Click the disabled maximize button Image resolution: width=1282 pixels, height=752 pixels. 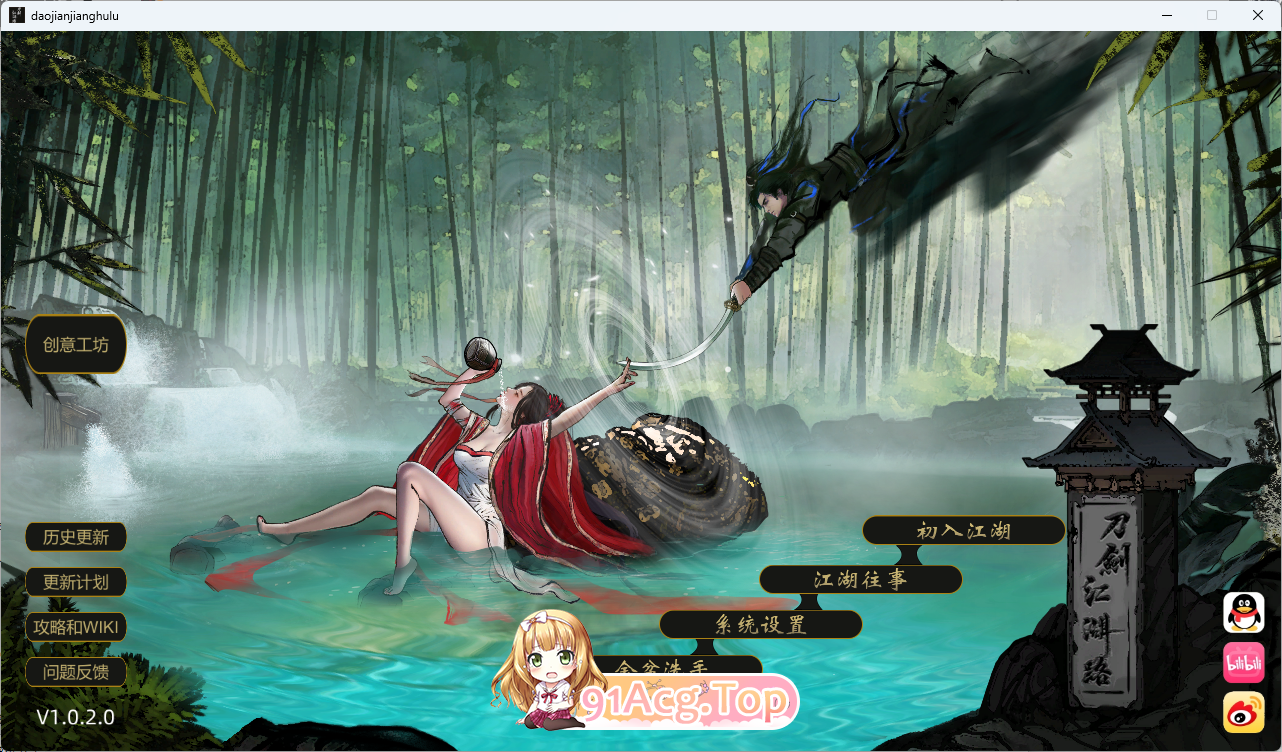pos(1212,14)
